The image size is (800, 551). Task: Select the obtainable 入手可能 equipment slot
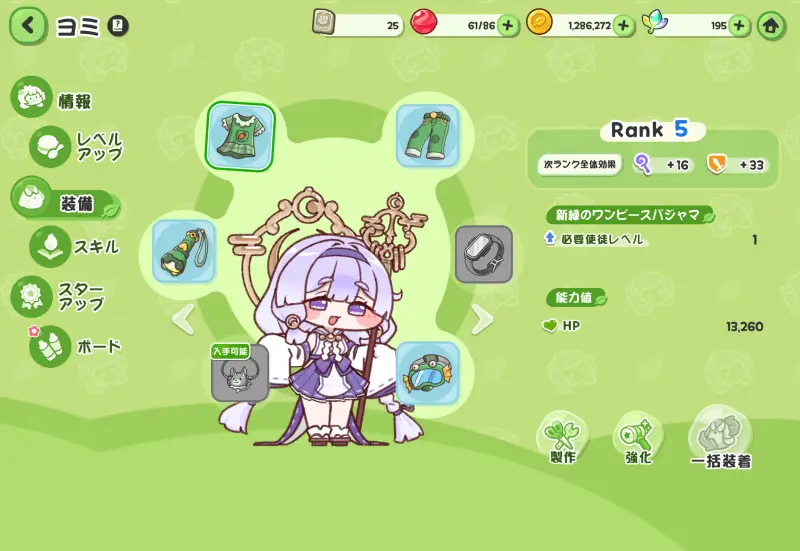point(240,374)
